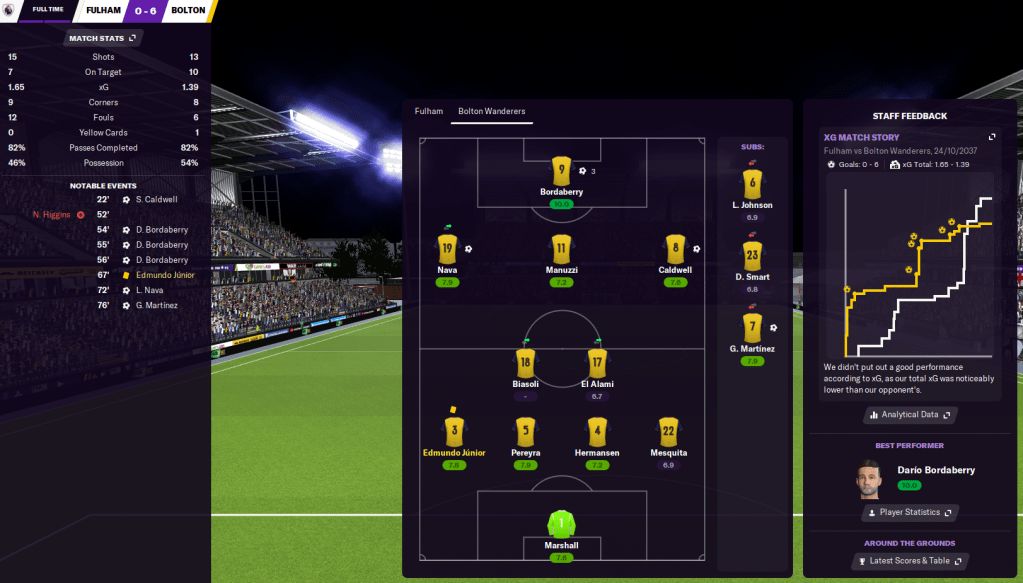Select Manuzzi in midfield
The image size is (1023, 583).
tap(561, 249)
